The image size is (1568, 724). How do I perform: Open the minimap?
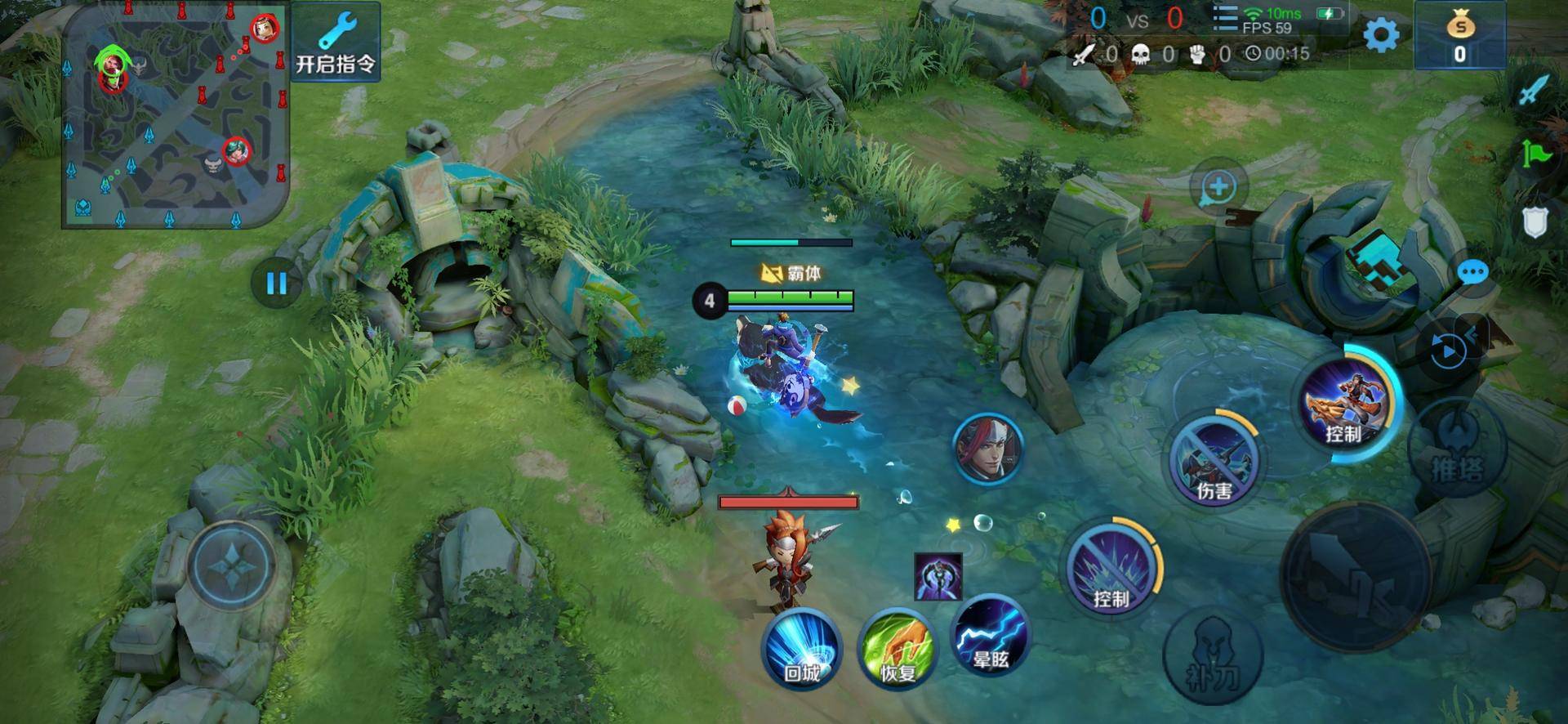pyautogui.click(x=176, y=116)
